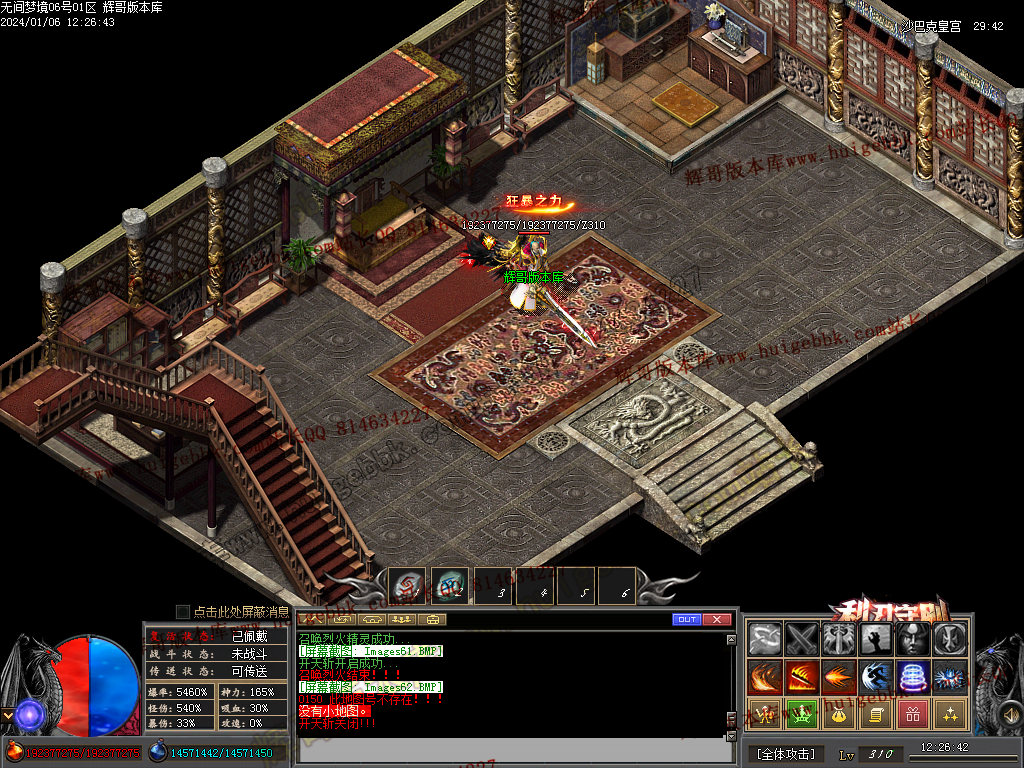Close the chat panel with the red X
Screen dimensions: 1024x768
coord(717,620)
